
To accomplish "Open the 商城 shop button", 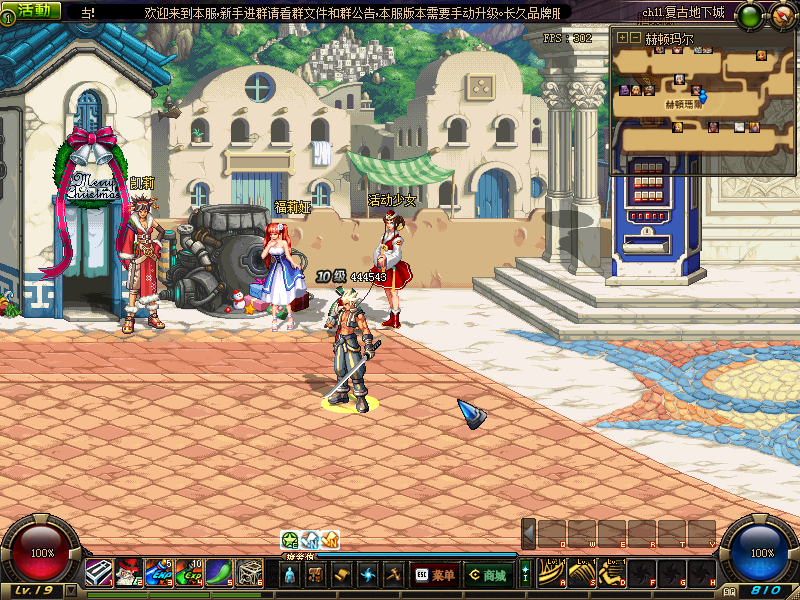I will [488, 575].
